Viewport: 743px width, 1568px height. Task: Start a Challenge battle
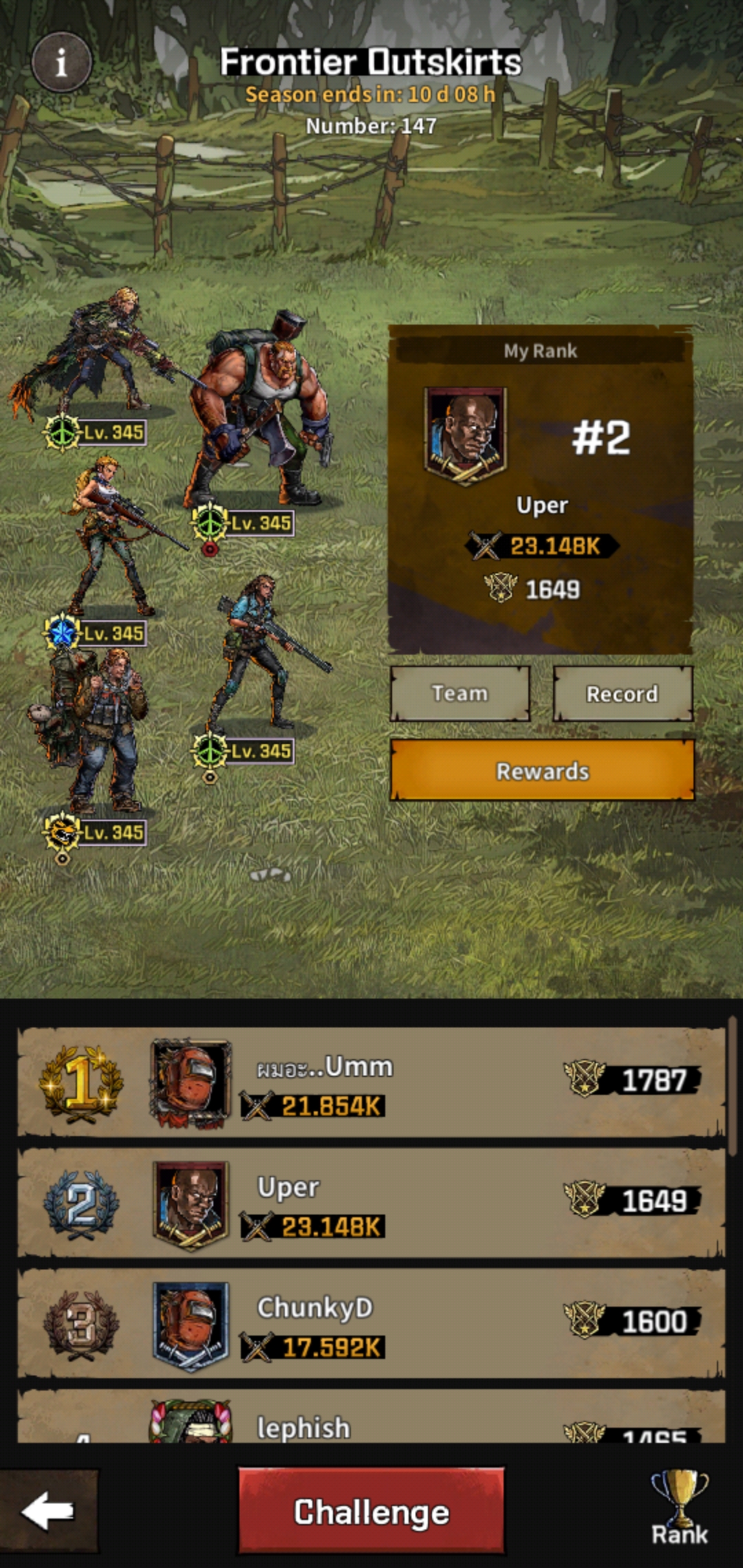coord(371,1511)
